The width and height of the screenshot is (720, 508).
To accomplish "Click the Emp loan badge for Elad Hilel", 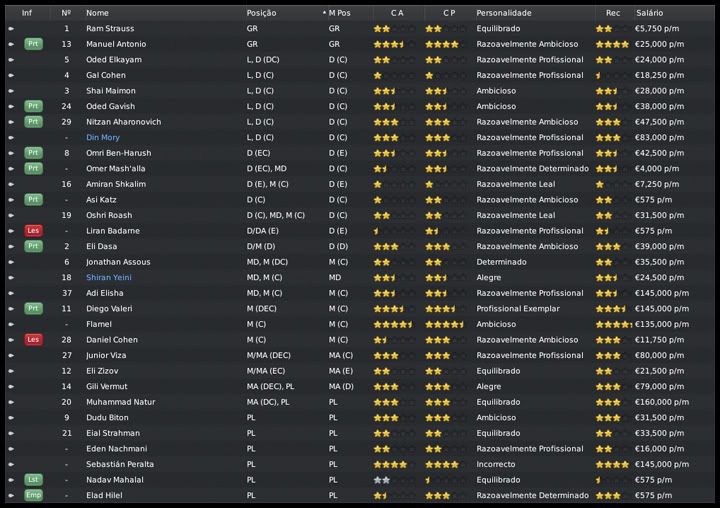I will tap(33, 495).
